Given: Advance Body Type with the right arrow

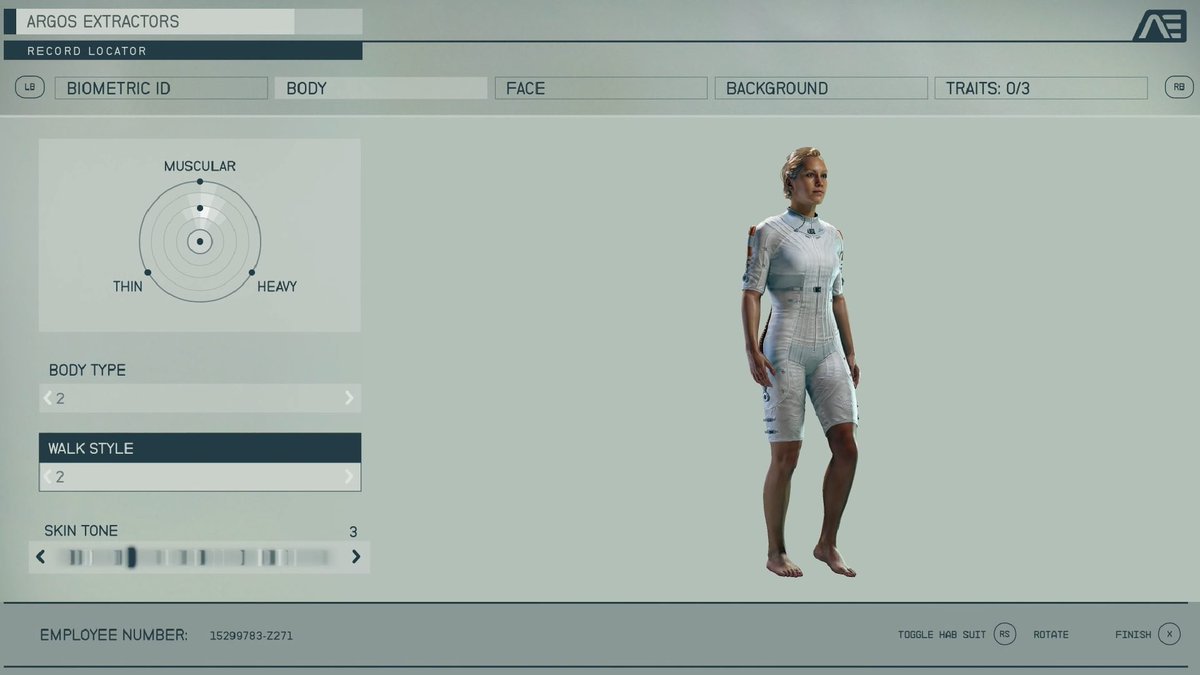Looking at the screenshot, I should 349,398.
